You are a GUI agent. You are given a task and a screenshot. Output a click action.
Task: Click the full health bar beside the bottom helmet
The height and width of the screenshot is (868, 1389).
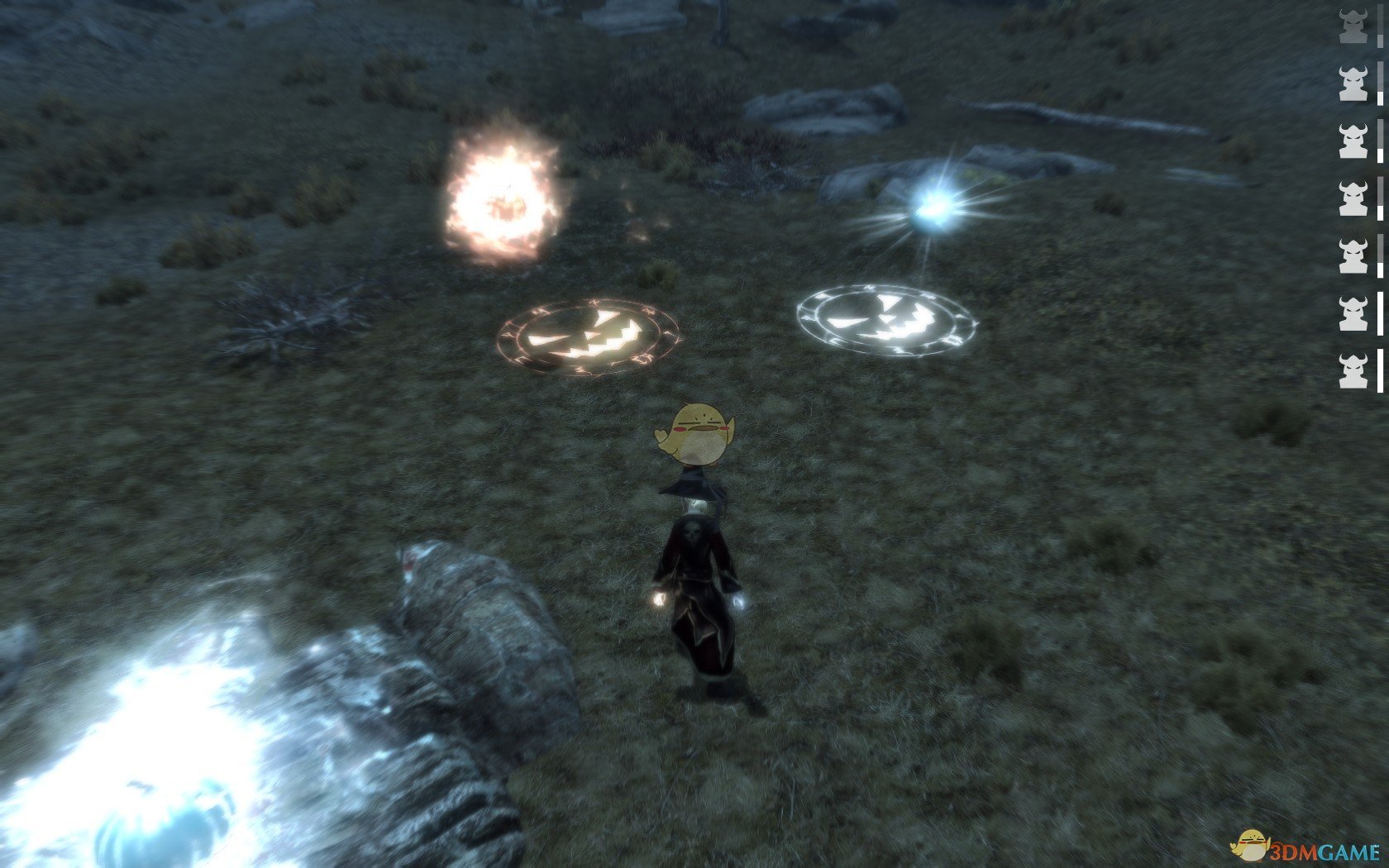1378,368
